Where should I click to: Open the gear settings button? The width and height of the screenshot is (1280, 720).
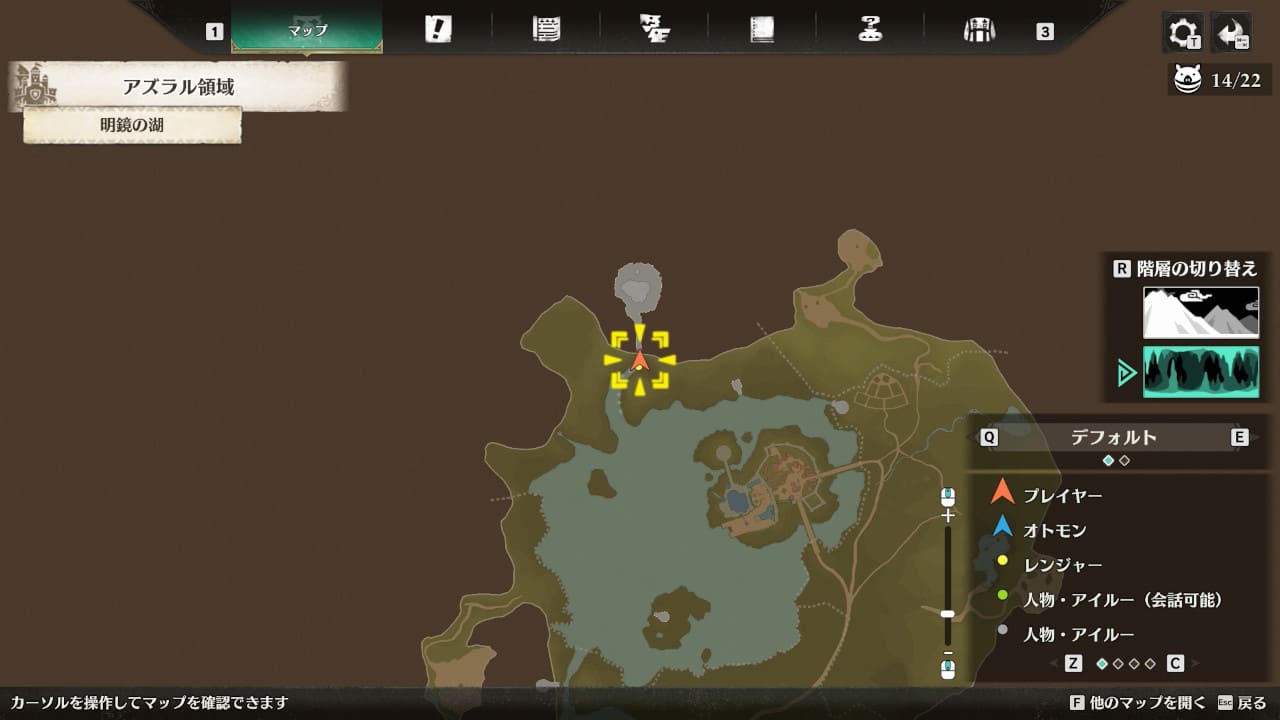pos(1183,33)
